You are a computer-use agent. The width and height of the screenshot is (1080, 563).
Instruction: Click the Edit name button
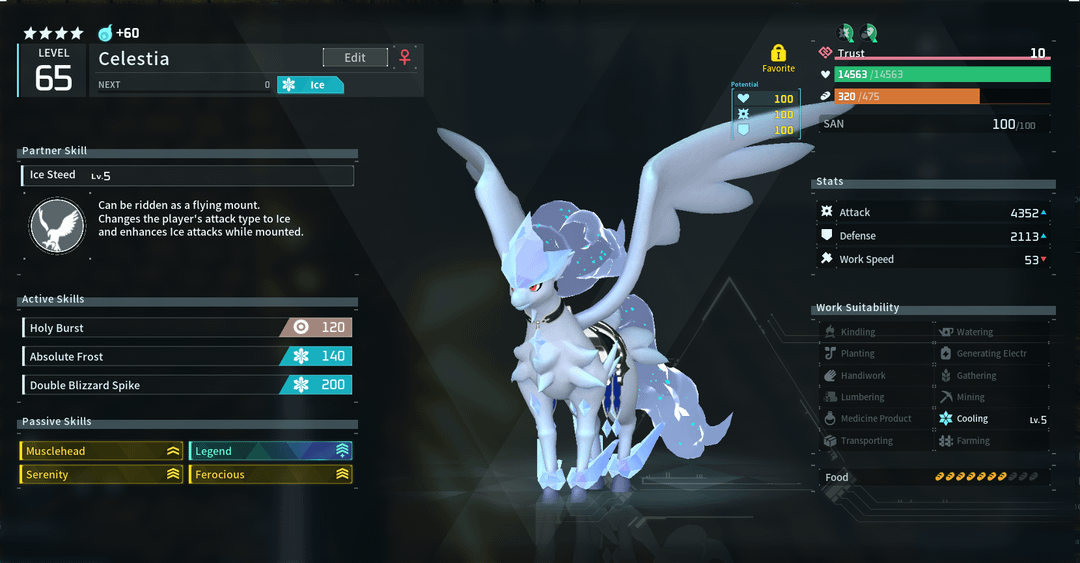coord(355,58)
